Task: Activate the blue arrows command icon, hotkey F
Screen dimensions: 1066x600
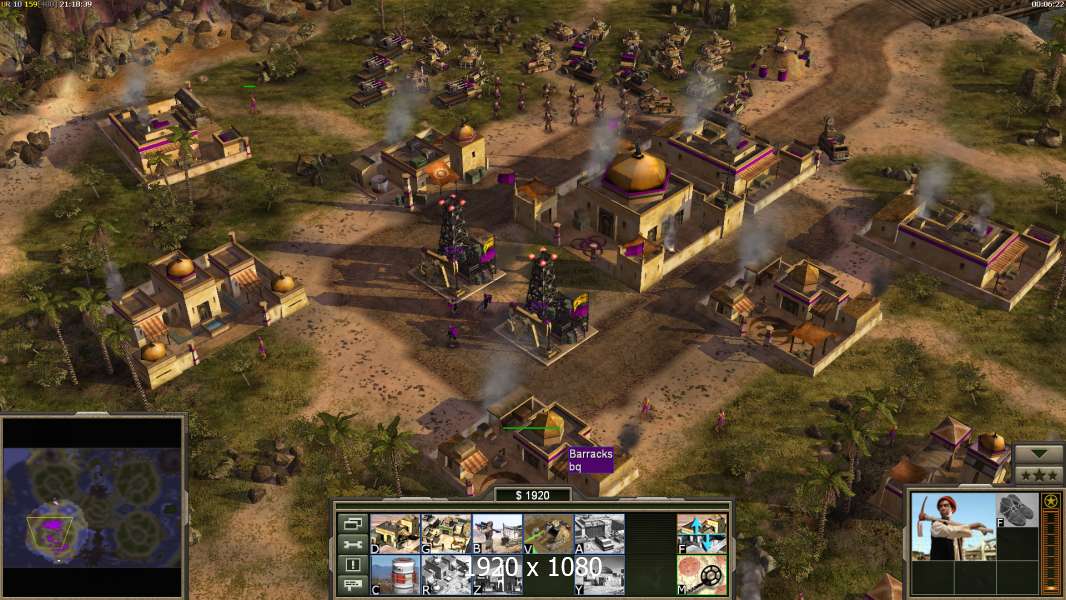Action: coord(701,533)
